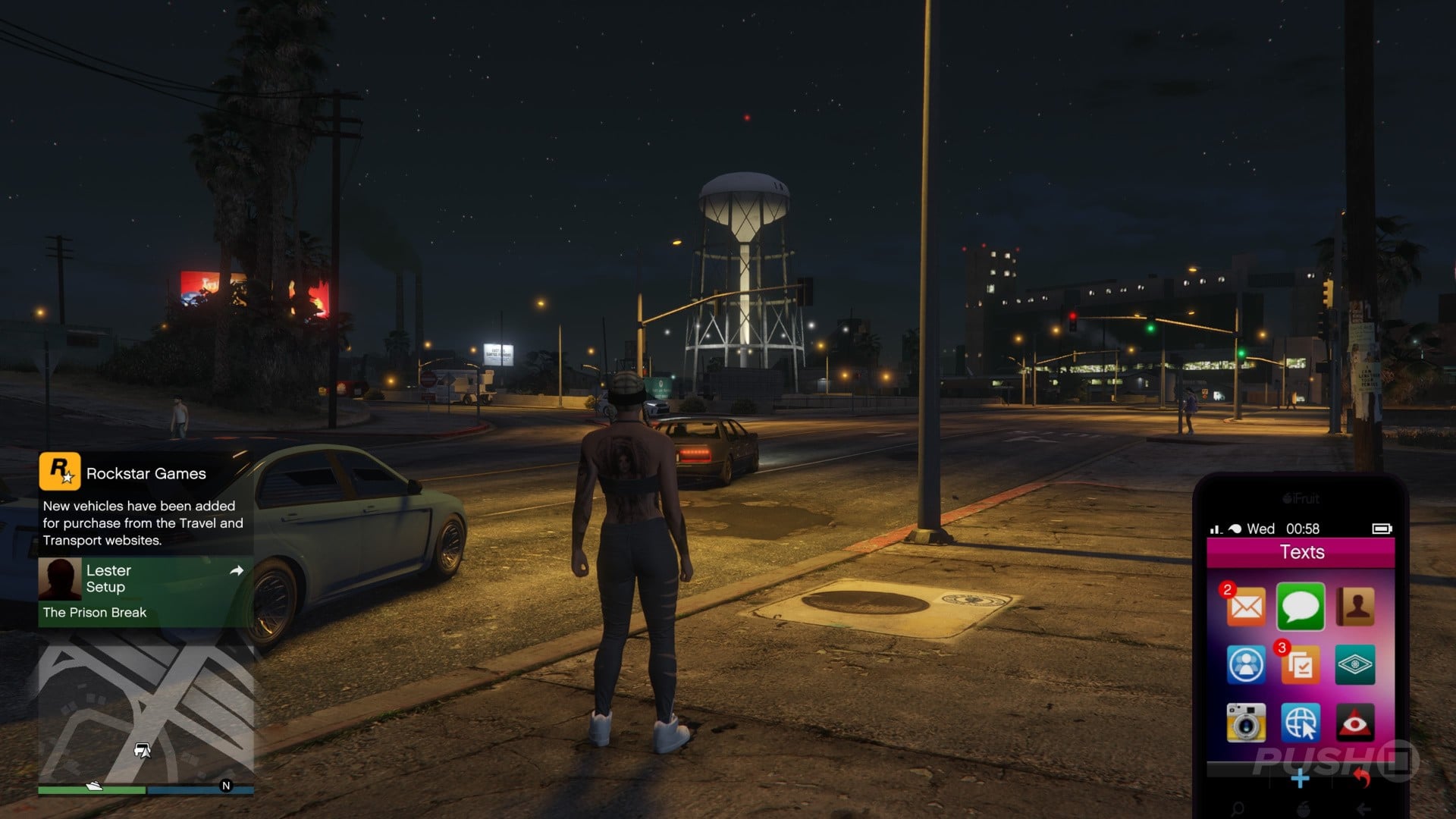The width and height of the screenshot is (1456, 819).
Task: Open the red eye triangle app
Action: (x=1355, y=723)
